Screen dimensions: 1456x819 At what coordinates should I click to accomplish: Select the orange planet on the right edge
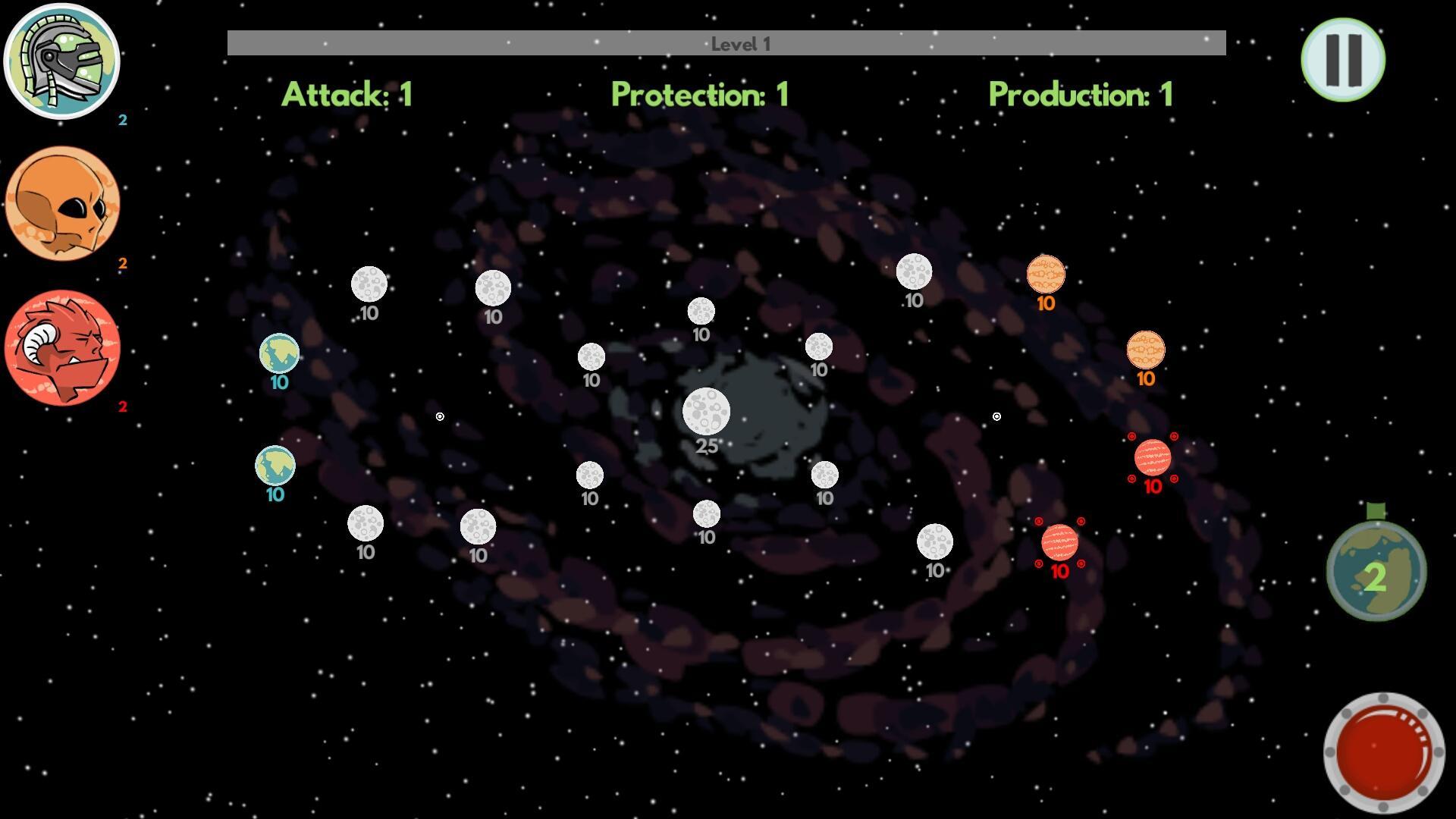(x=1147, y=350)
